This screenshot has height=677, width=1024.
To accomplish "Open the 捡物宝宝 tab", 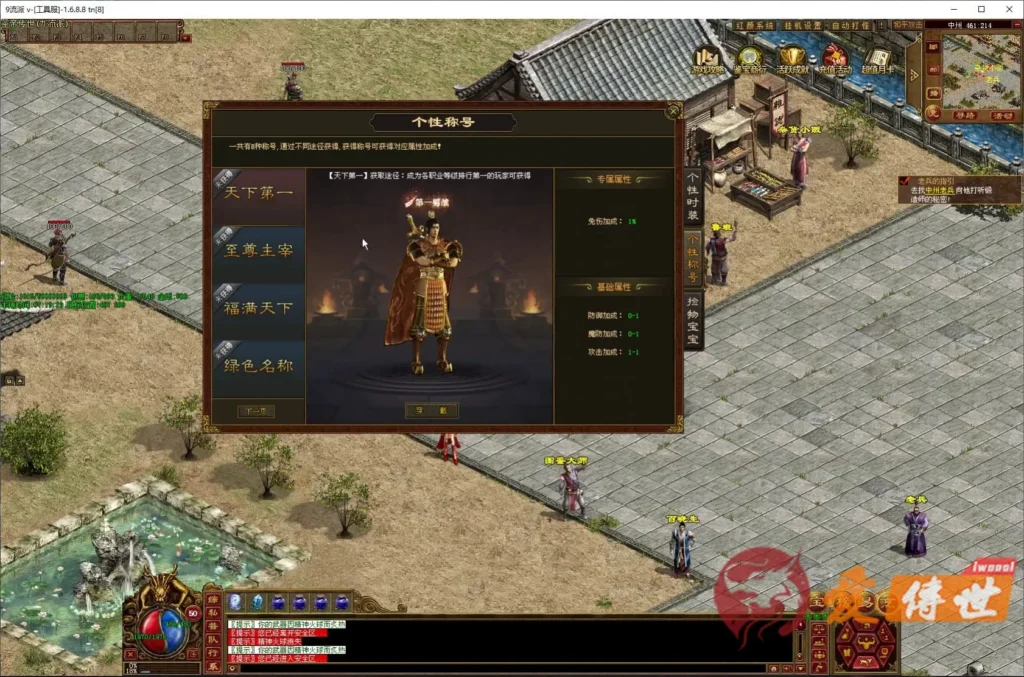I will (693, 320).
